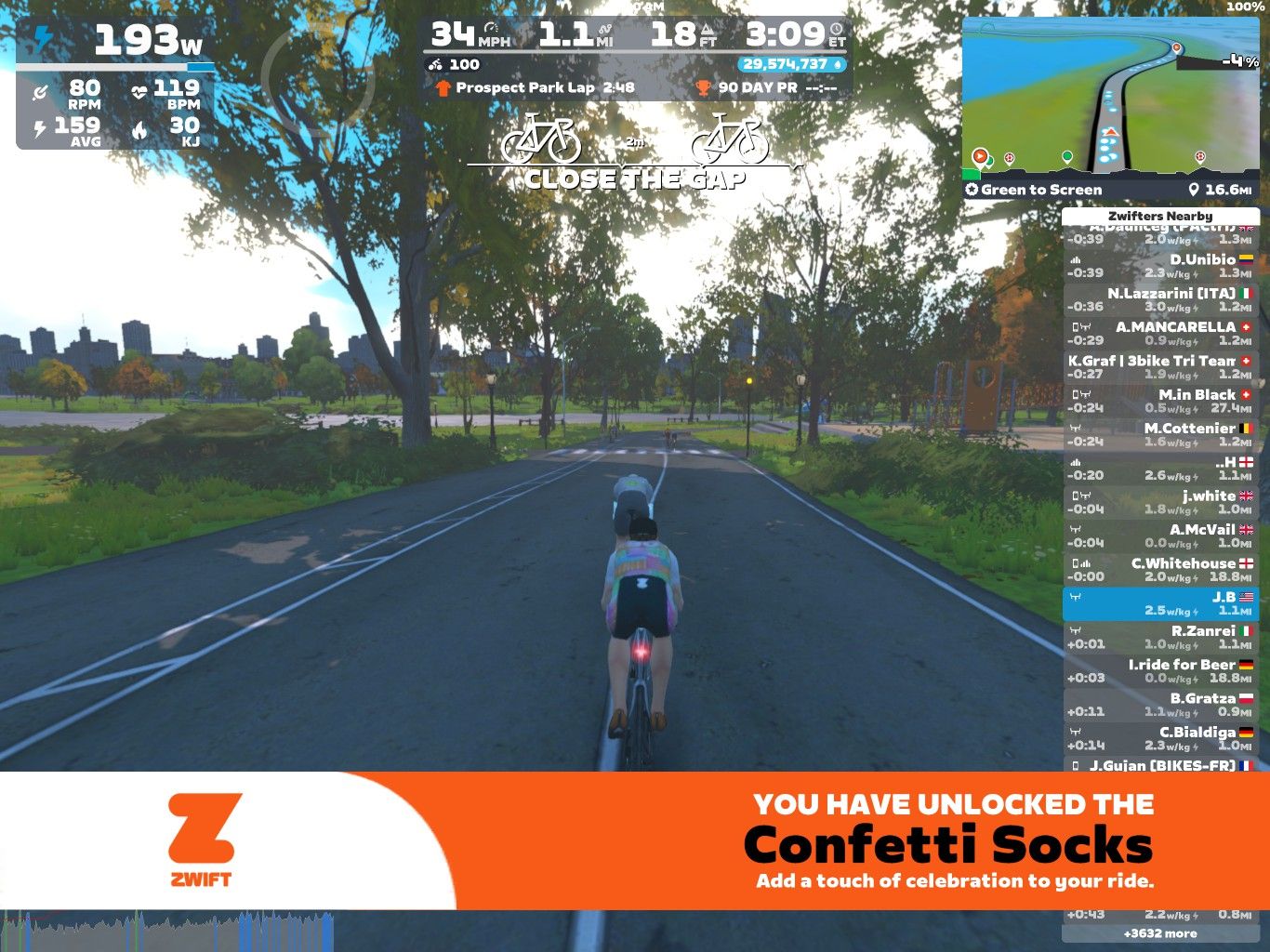Open the power graph at the bottom left
The width and height of the screenshot is (1270, 952).
click(167, 932)
